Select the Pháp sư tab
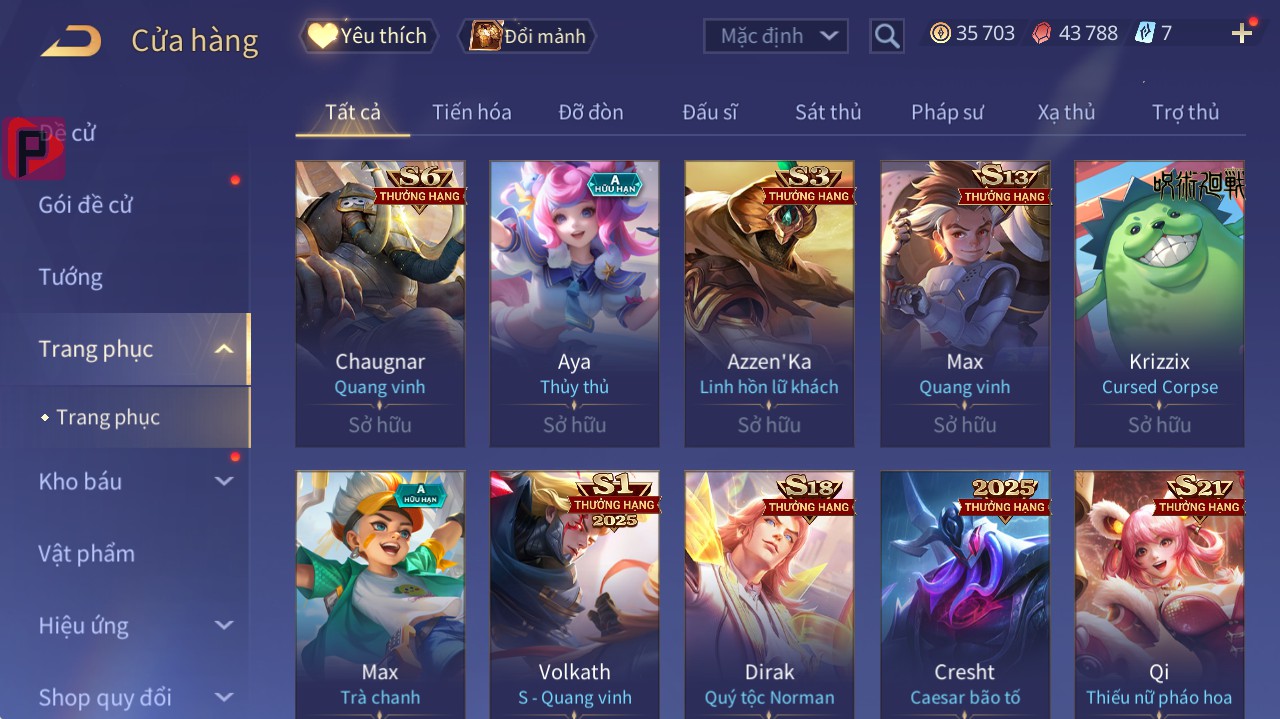The height and width of the screenshot is (719, 1280). [947, 112]
